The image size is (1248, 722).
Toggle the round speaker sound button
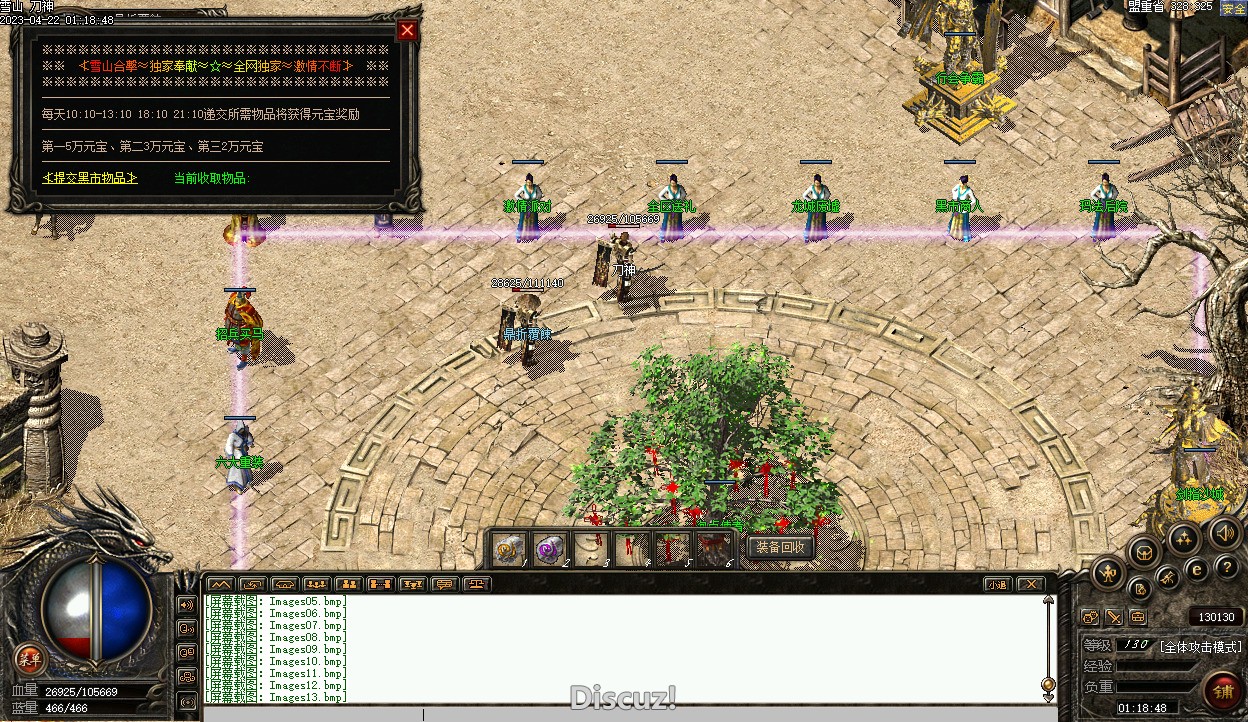1224,531
